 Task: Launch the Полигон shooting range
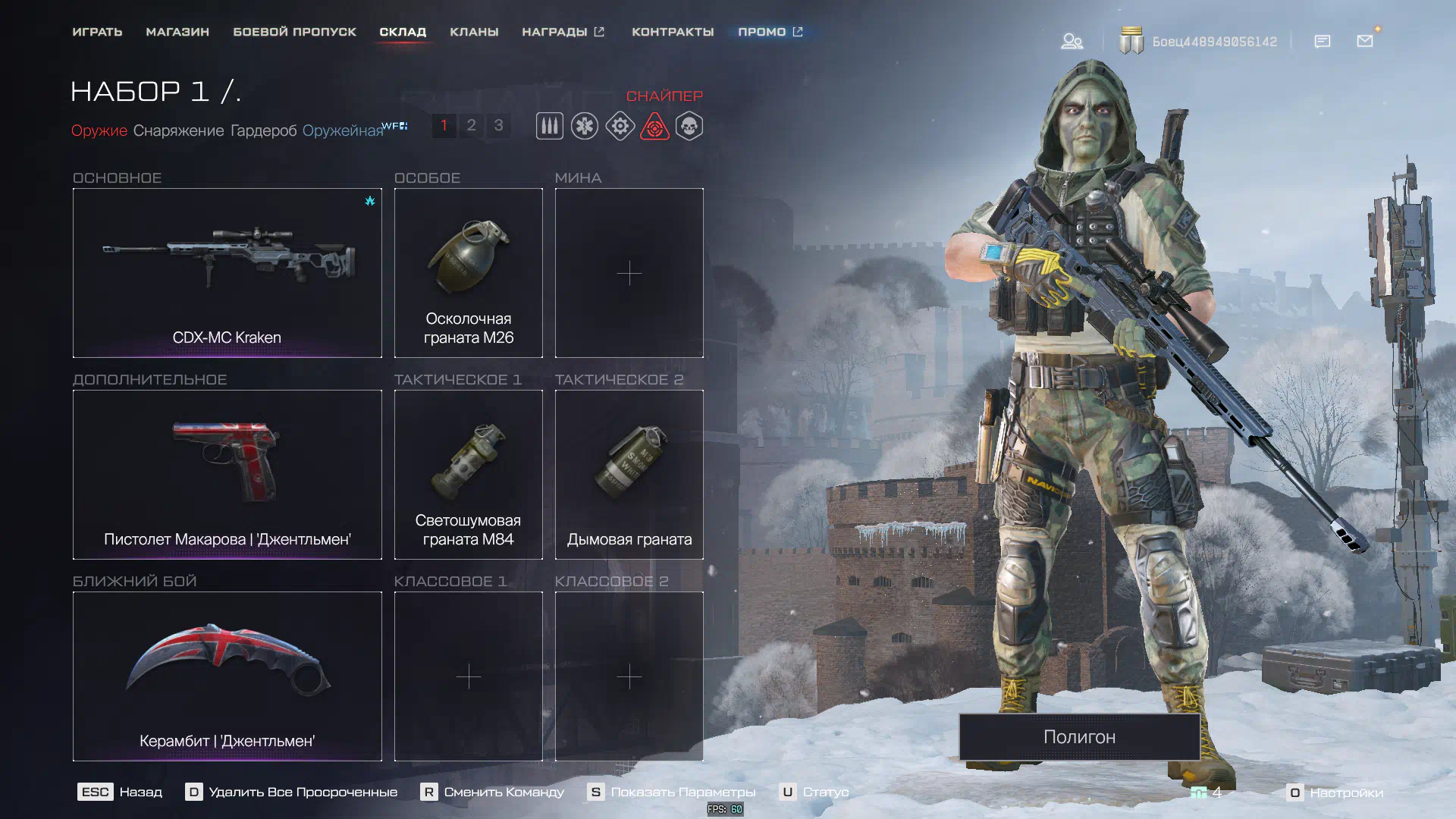click(1079, 736)
